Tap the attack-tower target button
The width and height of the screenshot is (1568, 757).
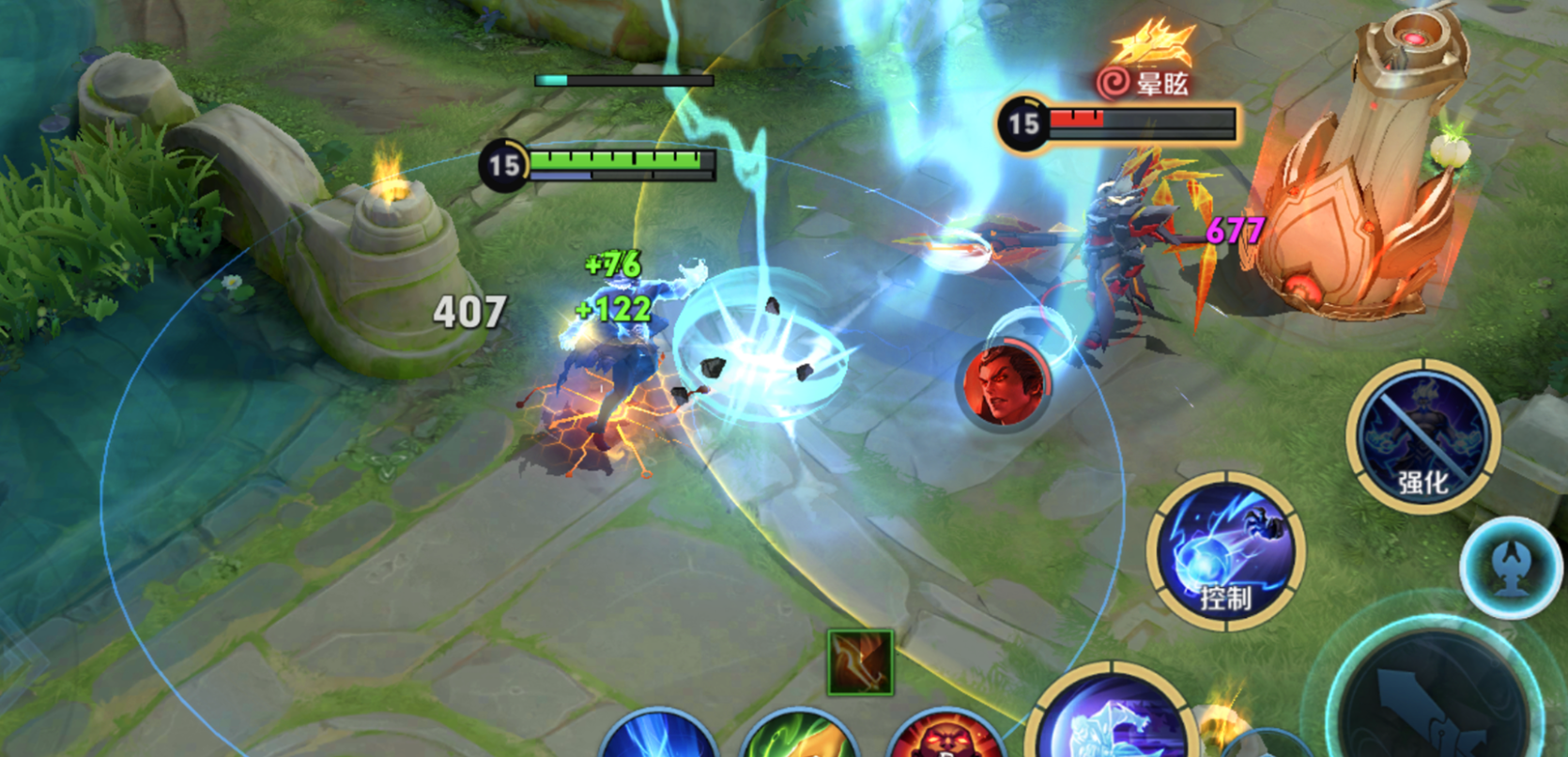(x=1510, y=566)
